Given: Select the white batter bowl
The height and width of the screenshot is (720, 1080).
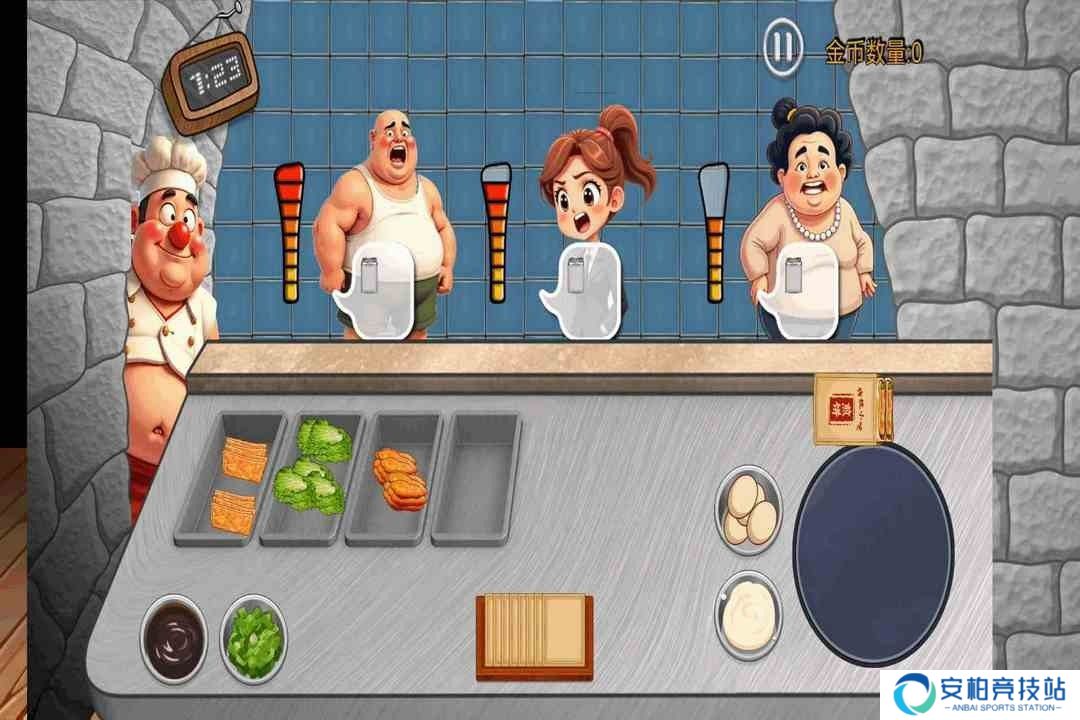Looking at the screenshot, I should [748, 613].
